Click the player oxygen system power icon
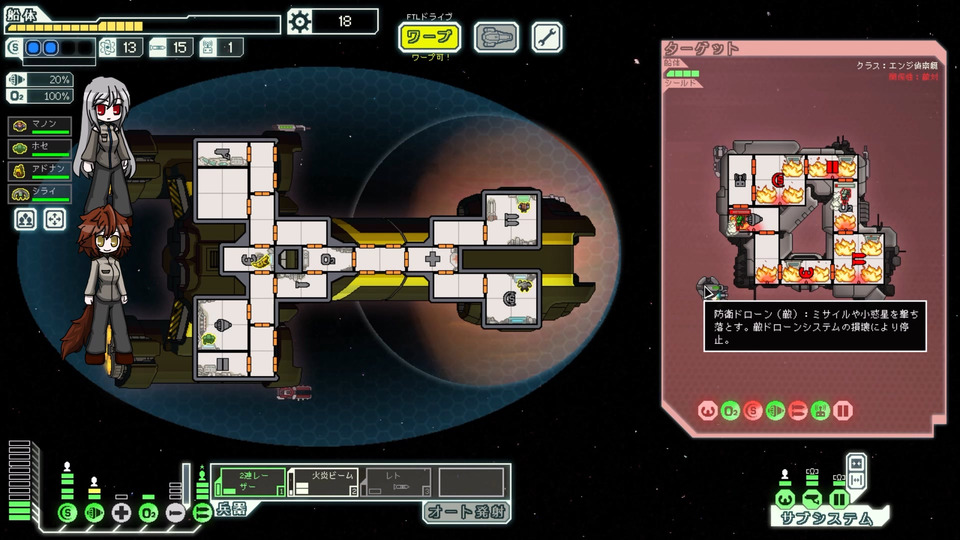 149,513
